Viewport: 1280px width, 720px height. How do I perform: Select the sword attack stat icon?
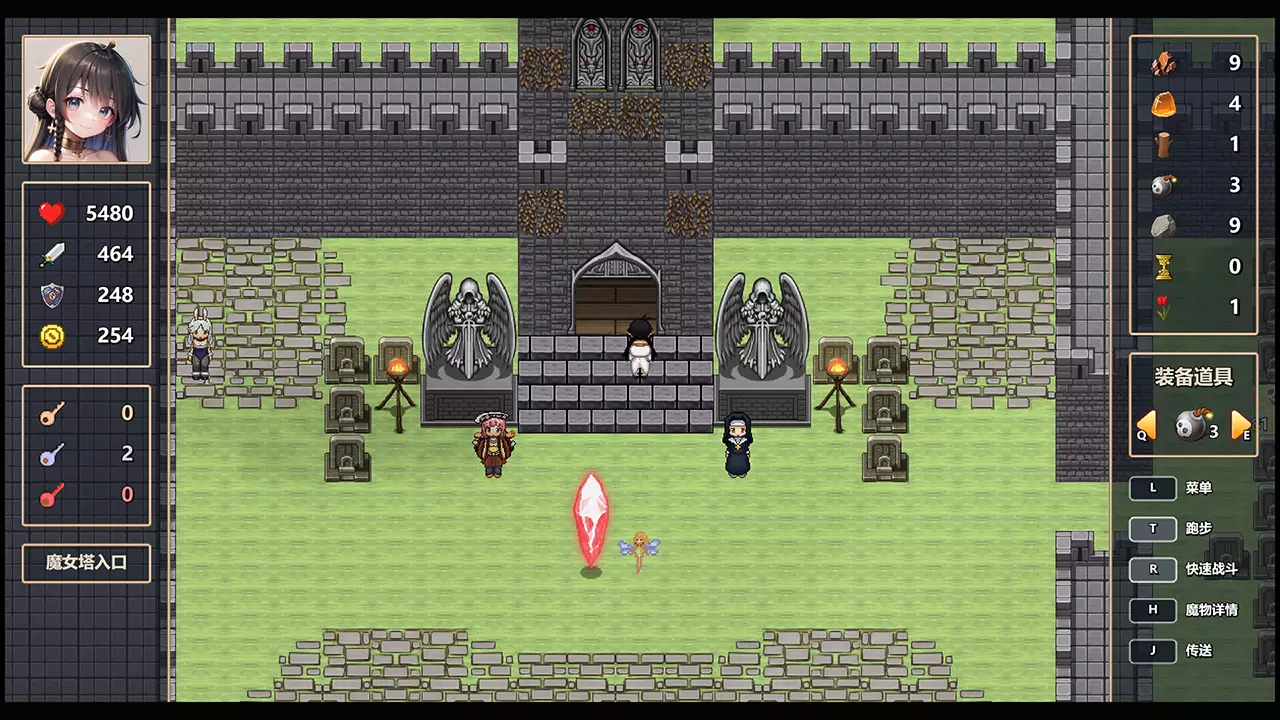tap(50, 253)
